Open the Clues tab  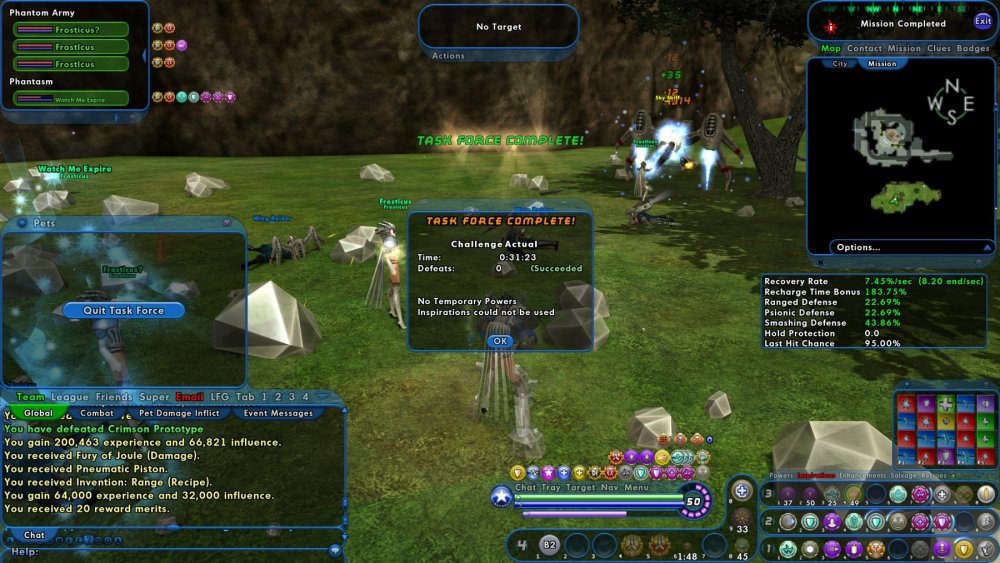pyautogui.click(x=939, y=48)
